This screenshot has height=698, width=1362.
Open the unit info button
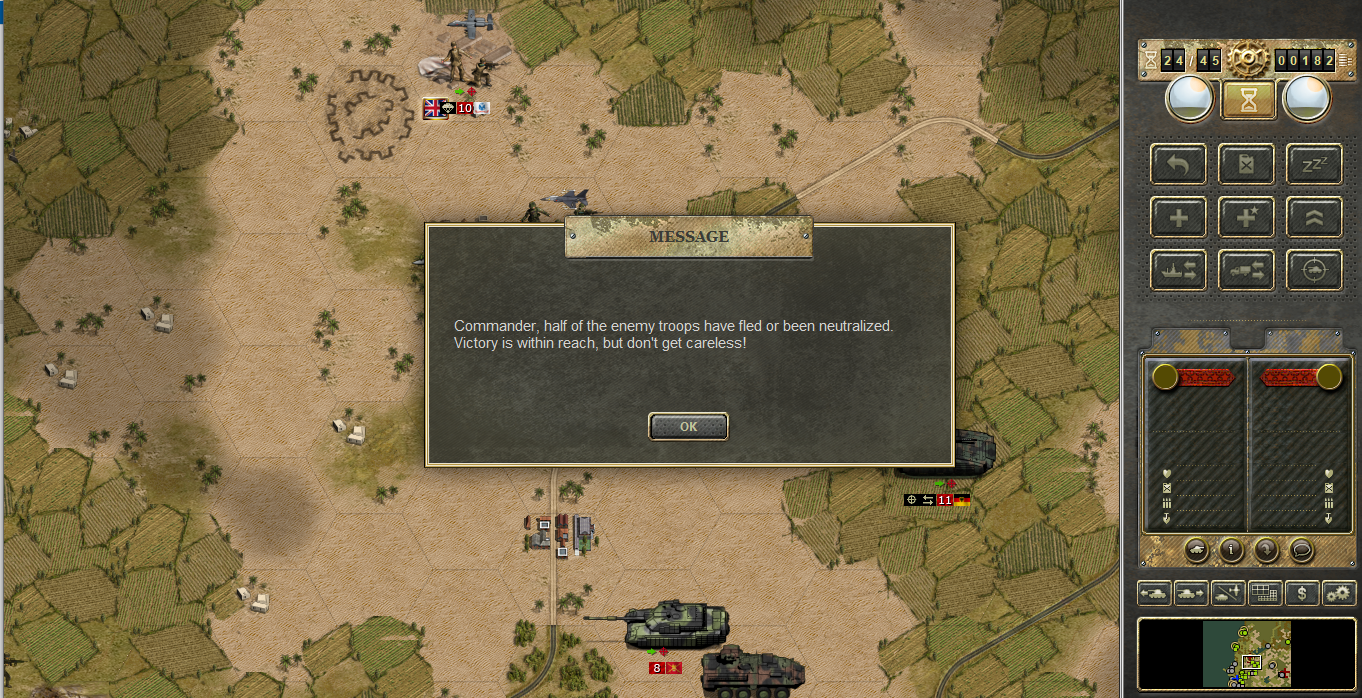pos(1230,549)
